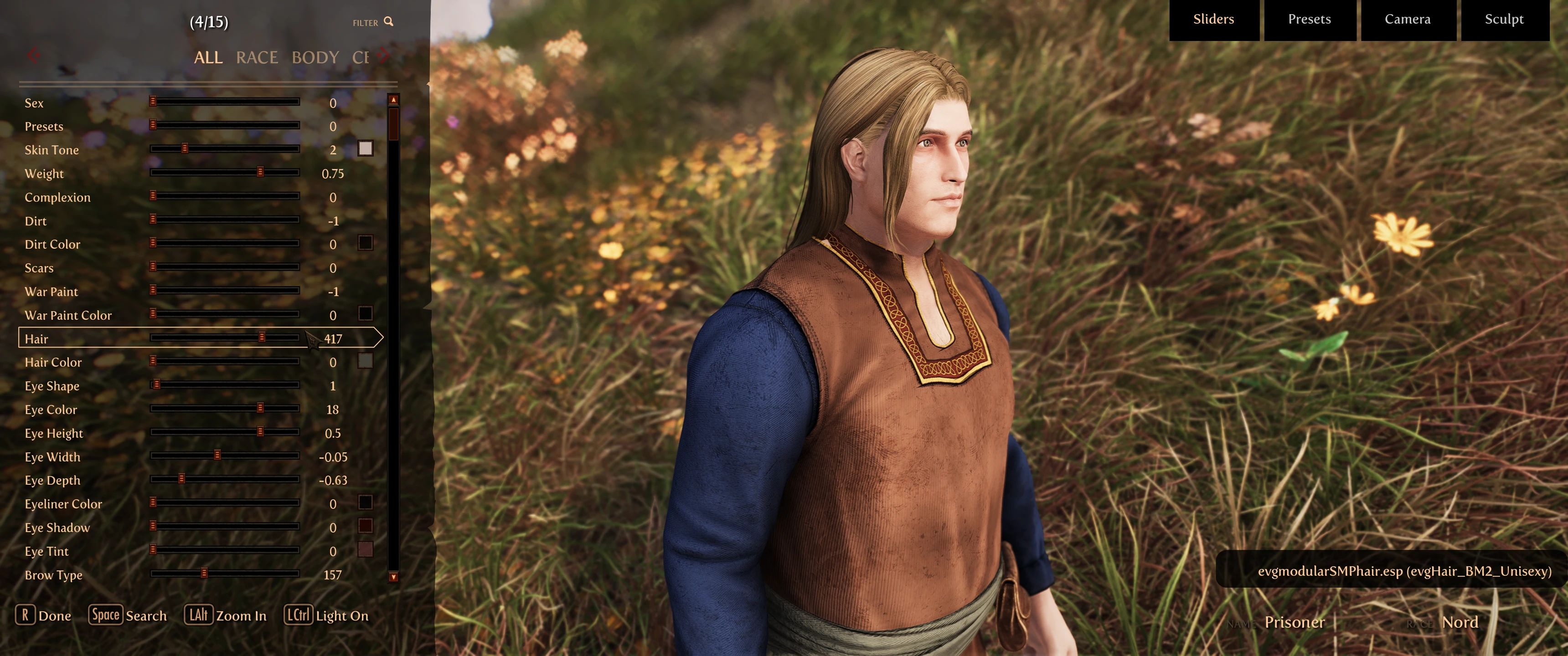Switch to the Camera tab

[x=1407, y=19]
